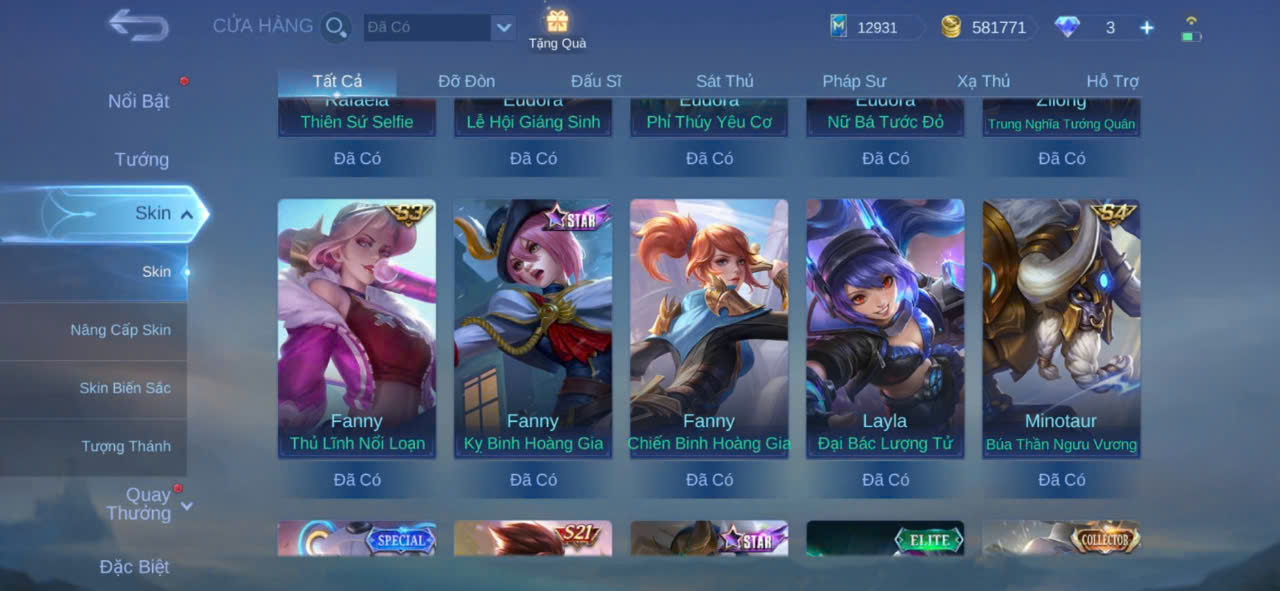Viewport: 1280px width, 591px height.
Task: Open the Tặng Quà gift button
Action: pos(557,29)
